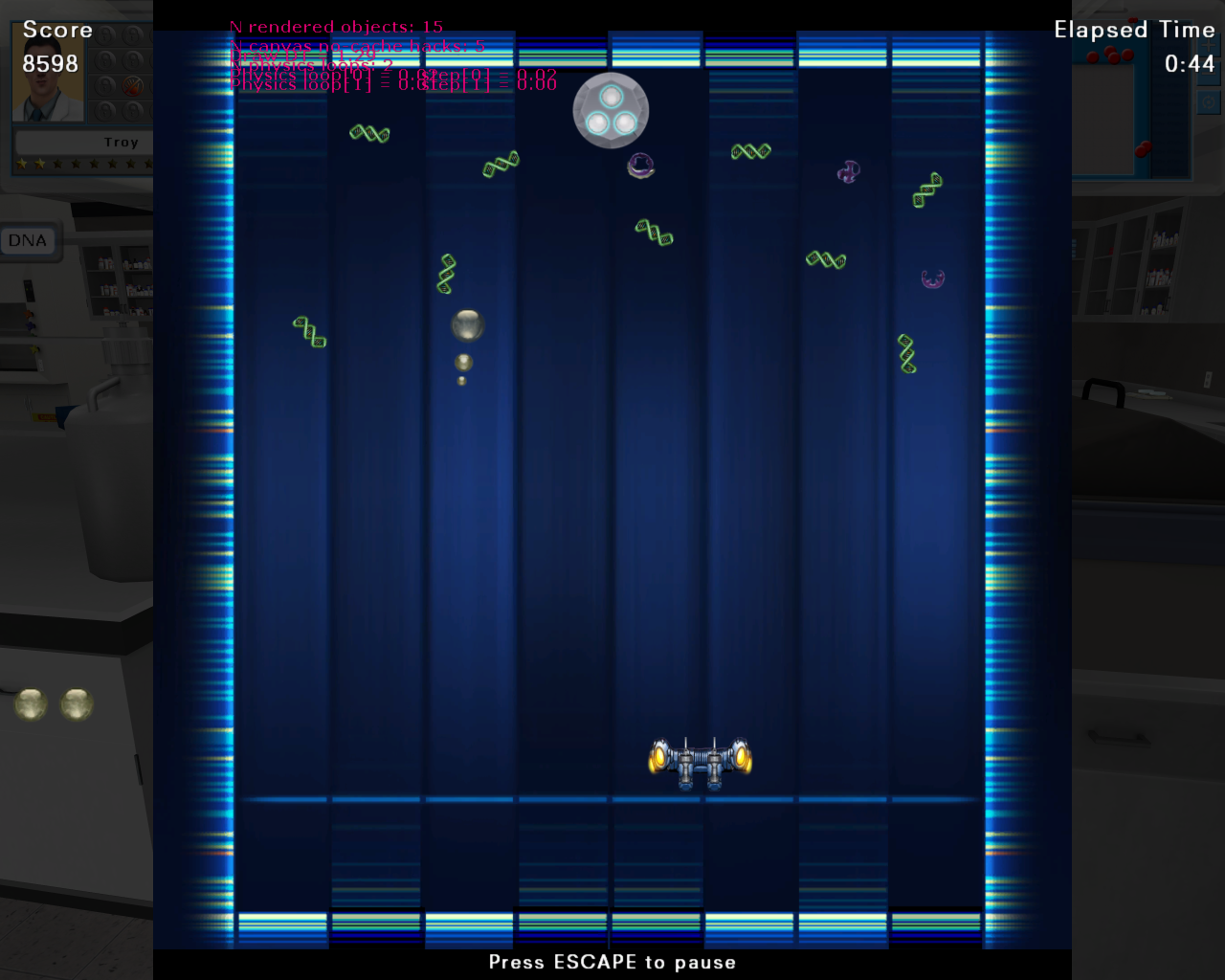This screenshot has height=980, width=1225.
Task: Click the circular refresh icon on the right panel
Action: pyautogui.click(x=1209, y=102)
